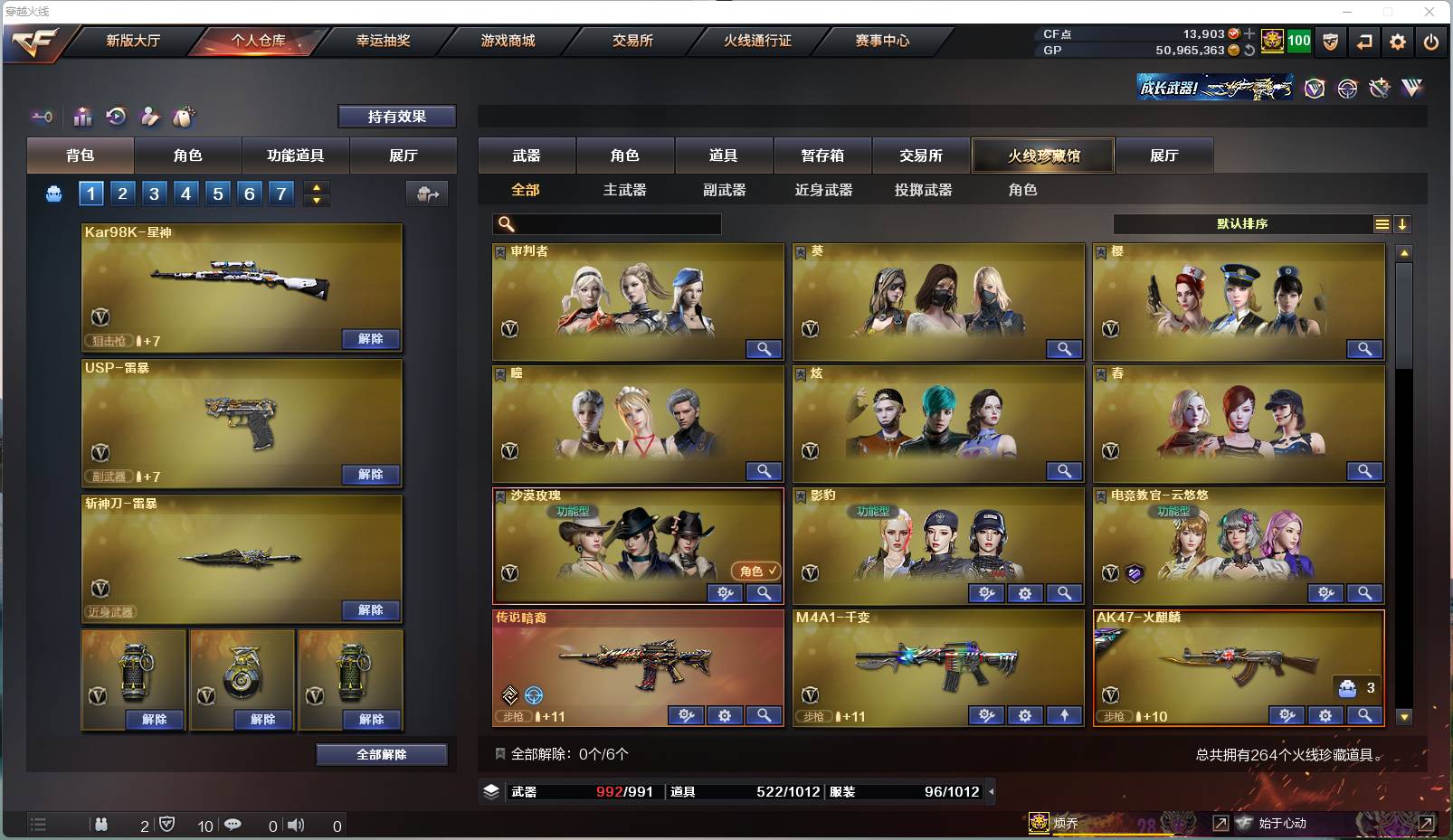Click the replay history icon in the toolbar

[x=116, y=117]
